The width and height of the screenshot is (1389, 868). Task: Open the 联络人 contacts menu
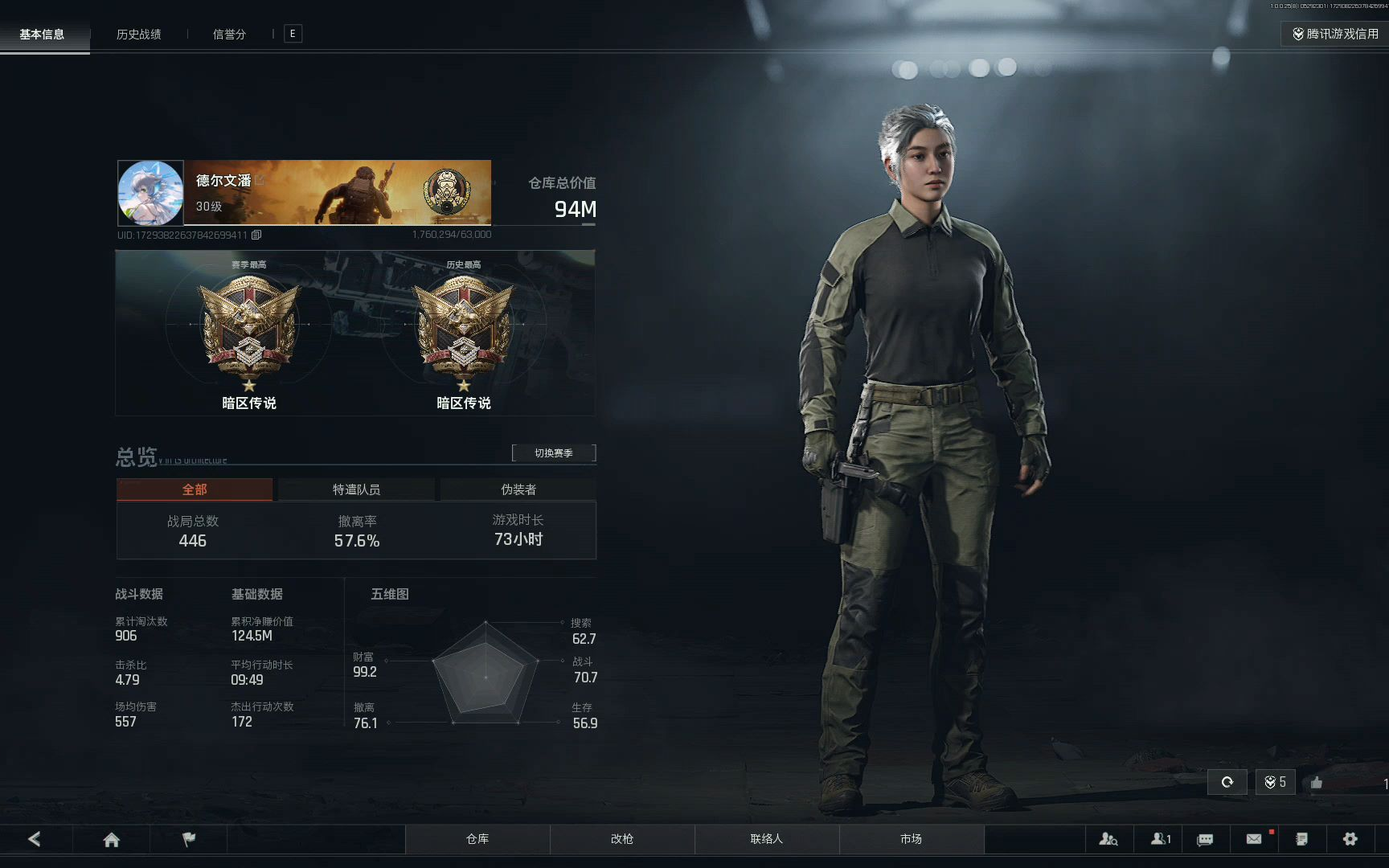766,839
